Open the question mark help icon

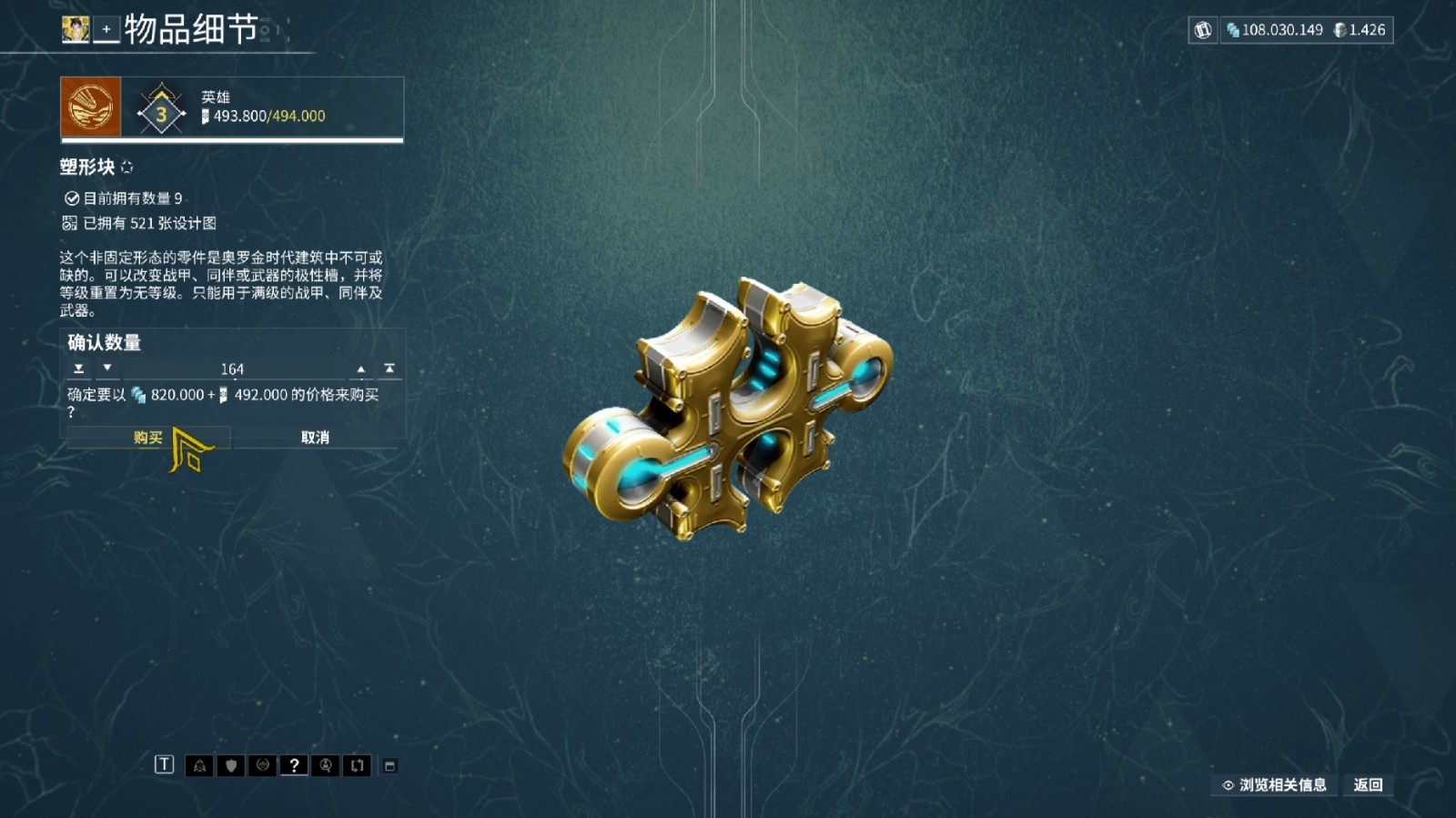(x=294, y=765)
